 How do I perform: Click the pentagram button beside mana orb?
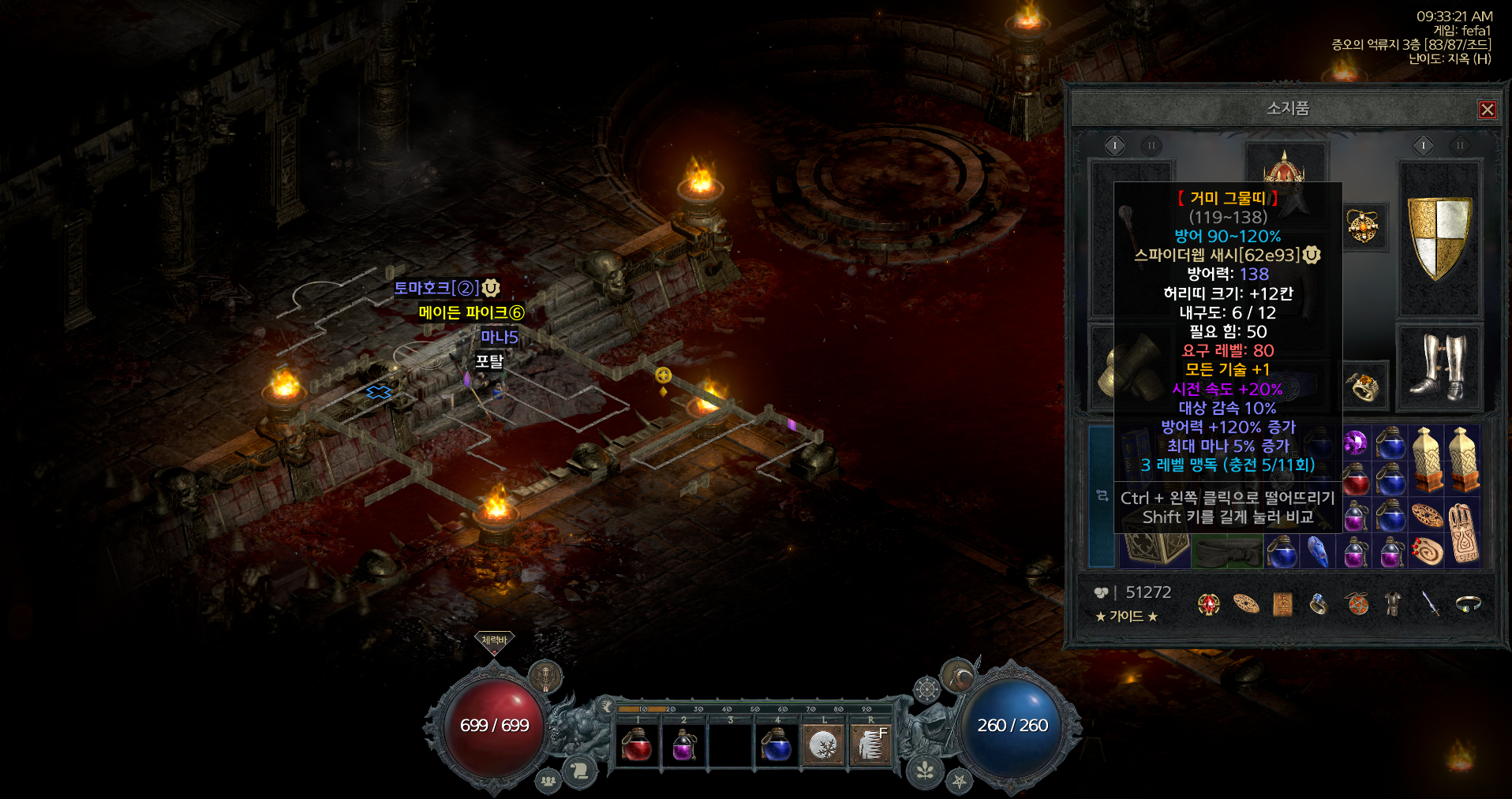pyautogui.click(x=959, y=781)
